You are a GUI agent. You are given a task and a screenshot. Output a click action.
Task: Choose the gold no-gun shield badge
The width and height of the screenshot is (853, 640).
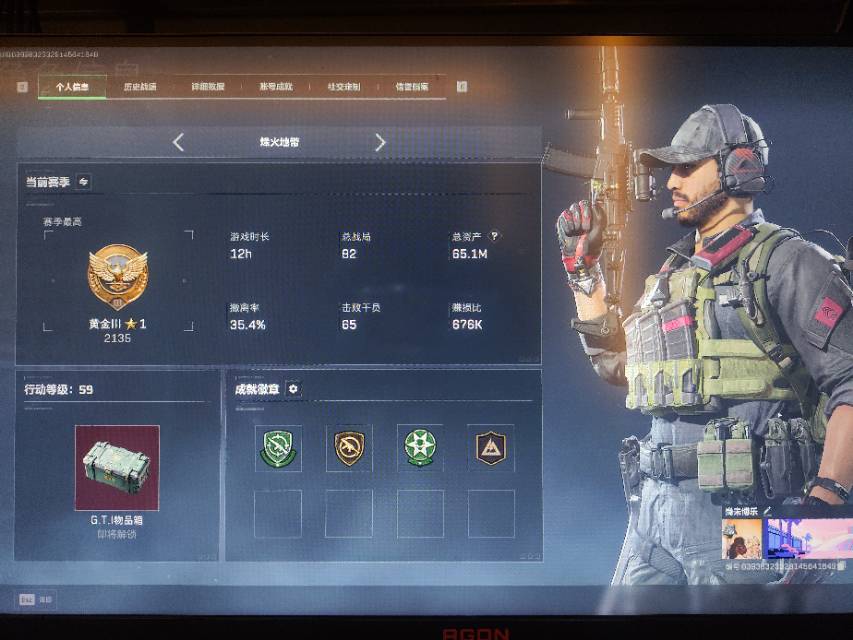(x=349, y=447)
